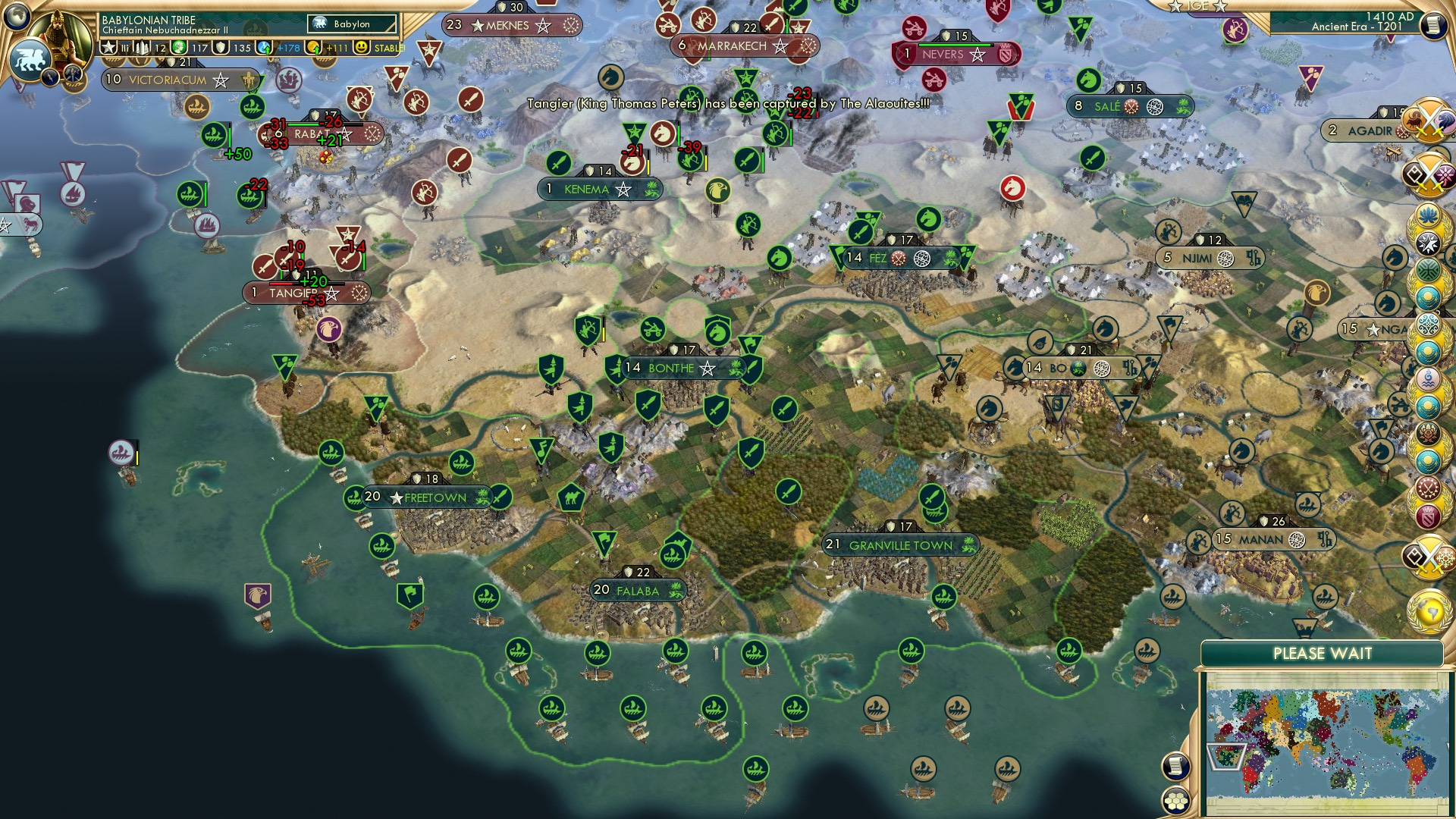The width and height of the screenshot is (1456, 819).
Task: Open social policies via the star icon on top bar
Action: click(108, 46)
